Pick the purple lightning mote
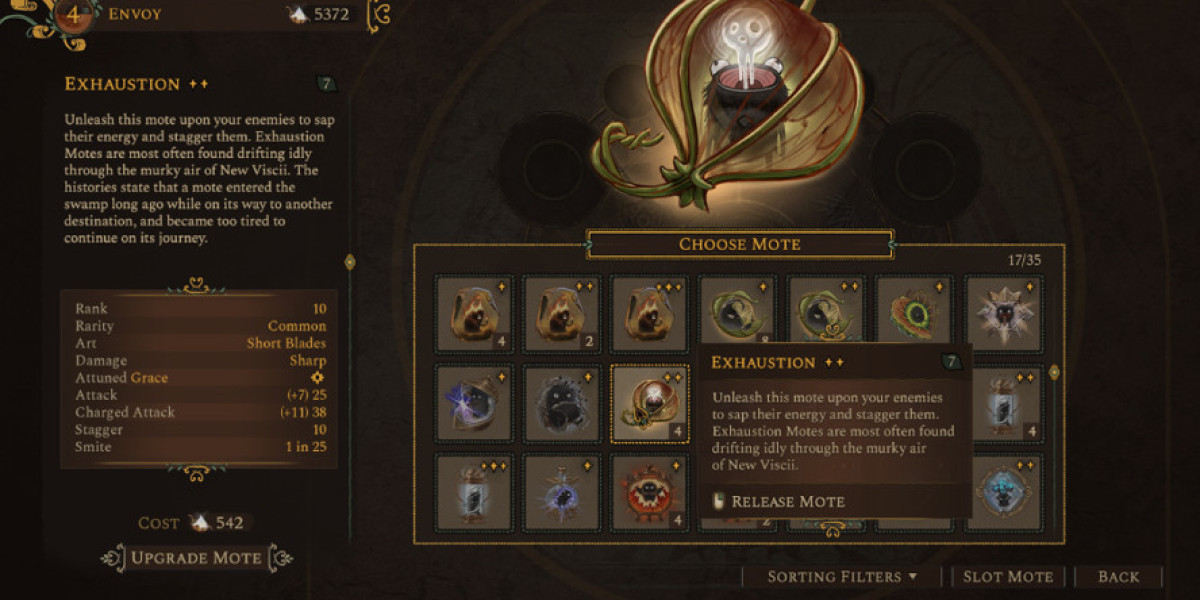The image size is (1200, 600). pyautogui.click(x=474, y=403)
